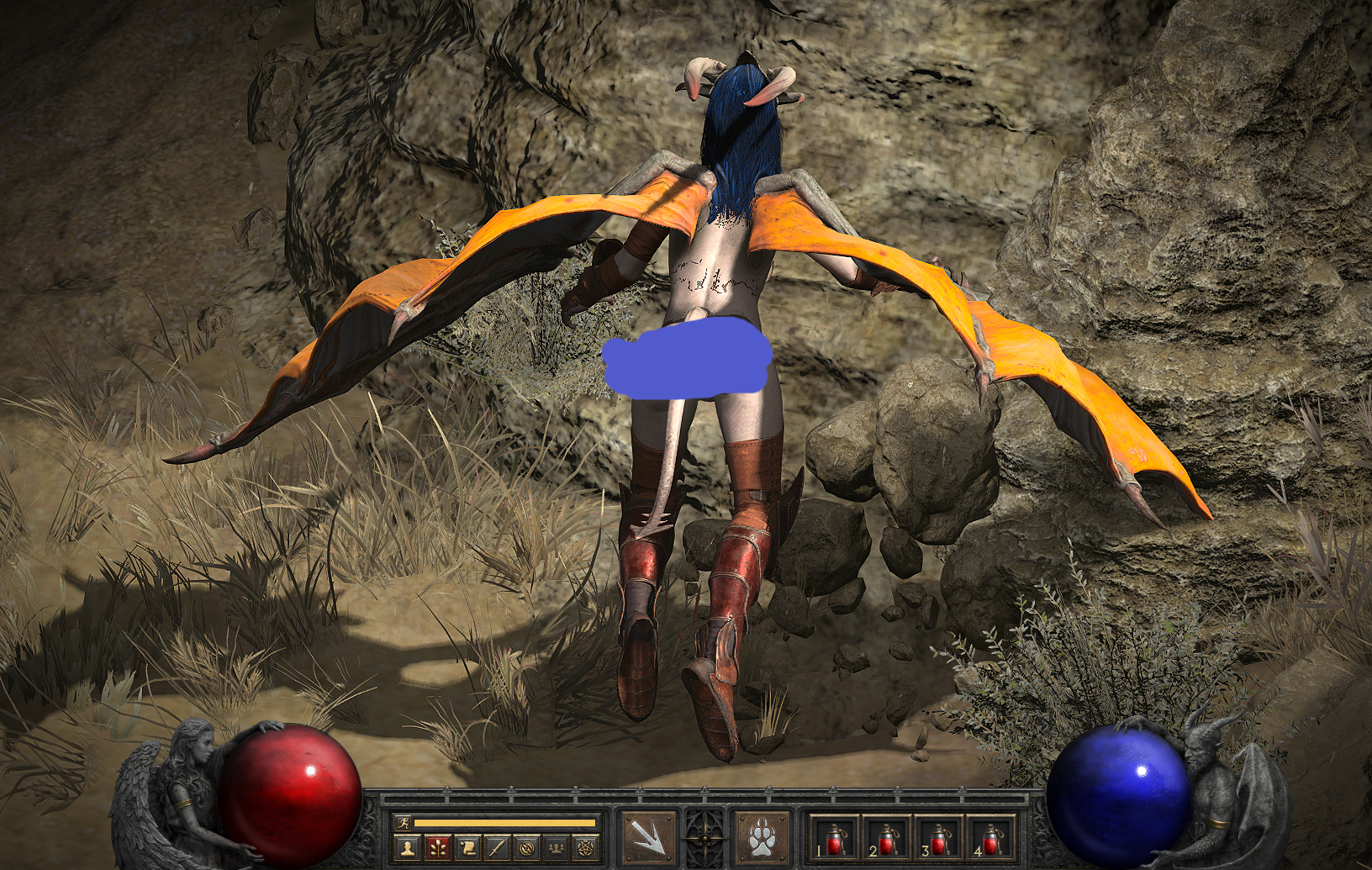Image resolution: width=1372 pixels, height=870 pixels.
Task: Open the quest log scroll icon
Action: 467,847
